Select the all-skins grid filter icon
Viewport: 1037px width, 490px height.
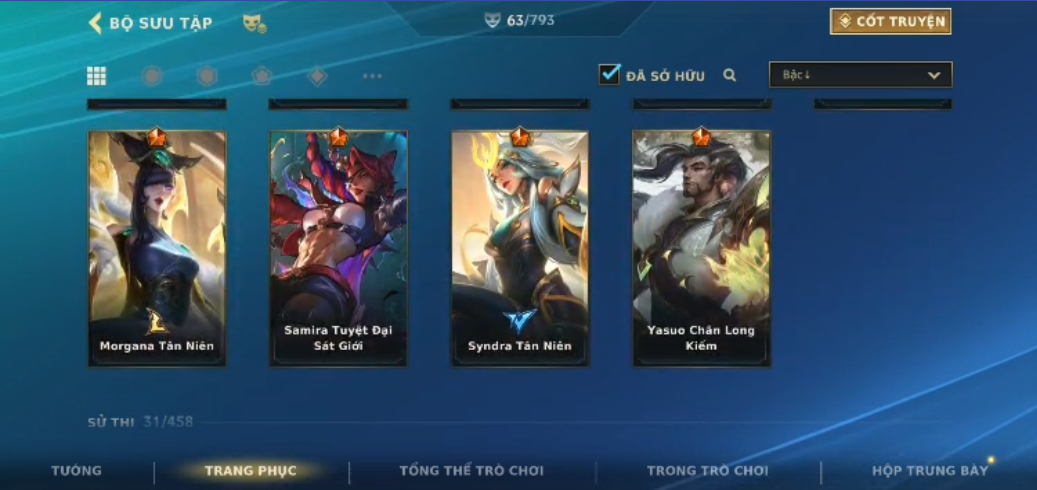point(97,76)
